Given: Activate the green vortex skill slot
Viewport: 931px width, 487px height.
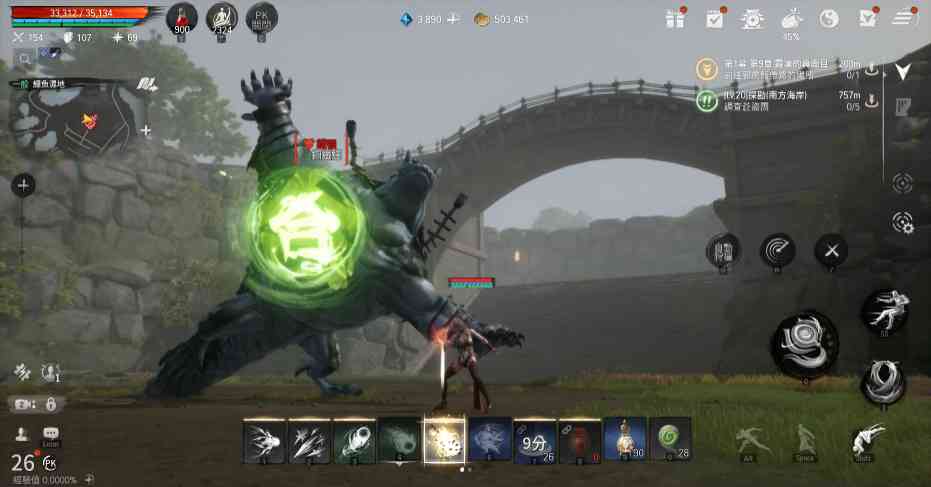Looking at the screenshot, I should 398,440.
